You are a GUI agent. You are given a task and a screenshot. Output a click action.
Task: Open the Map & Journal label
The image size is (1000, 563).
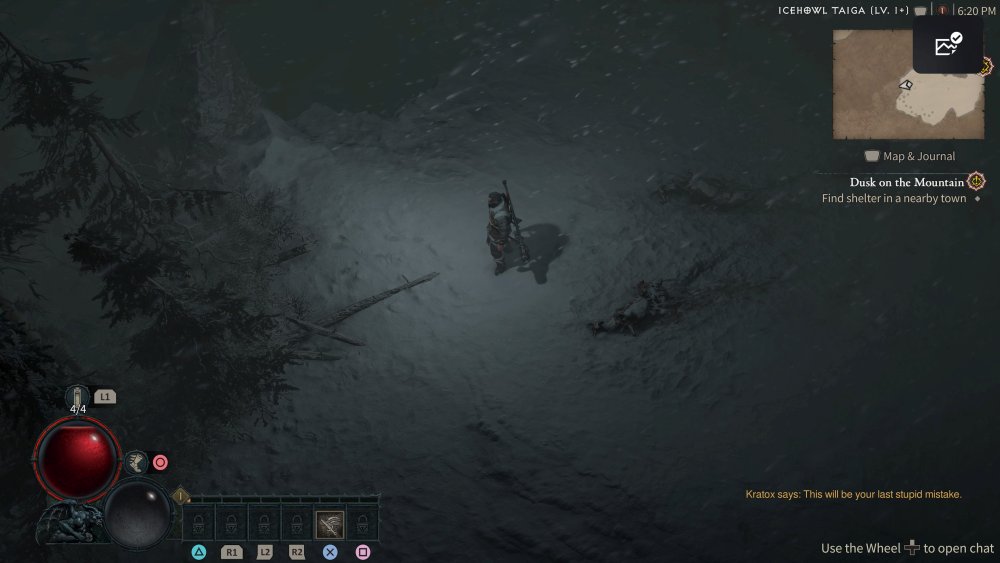click(910, 156)
